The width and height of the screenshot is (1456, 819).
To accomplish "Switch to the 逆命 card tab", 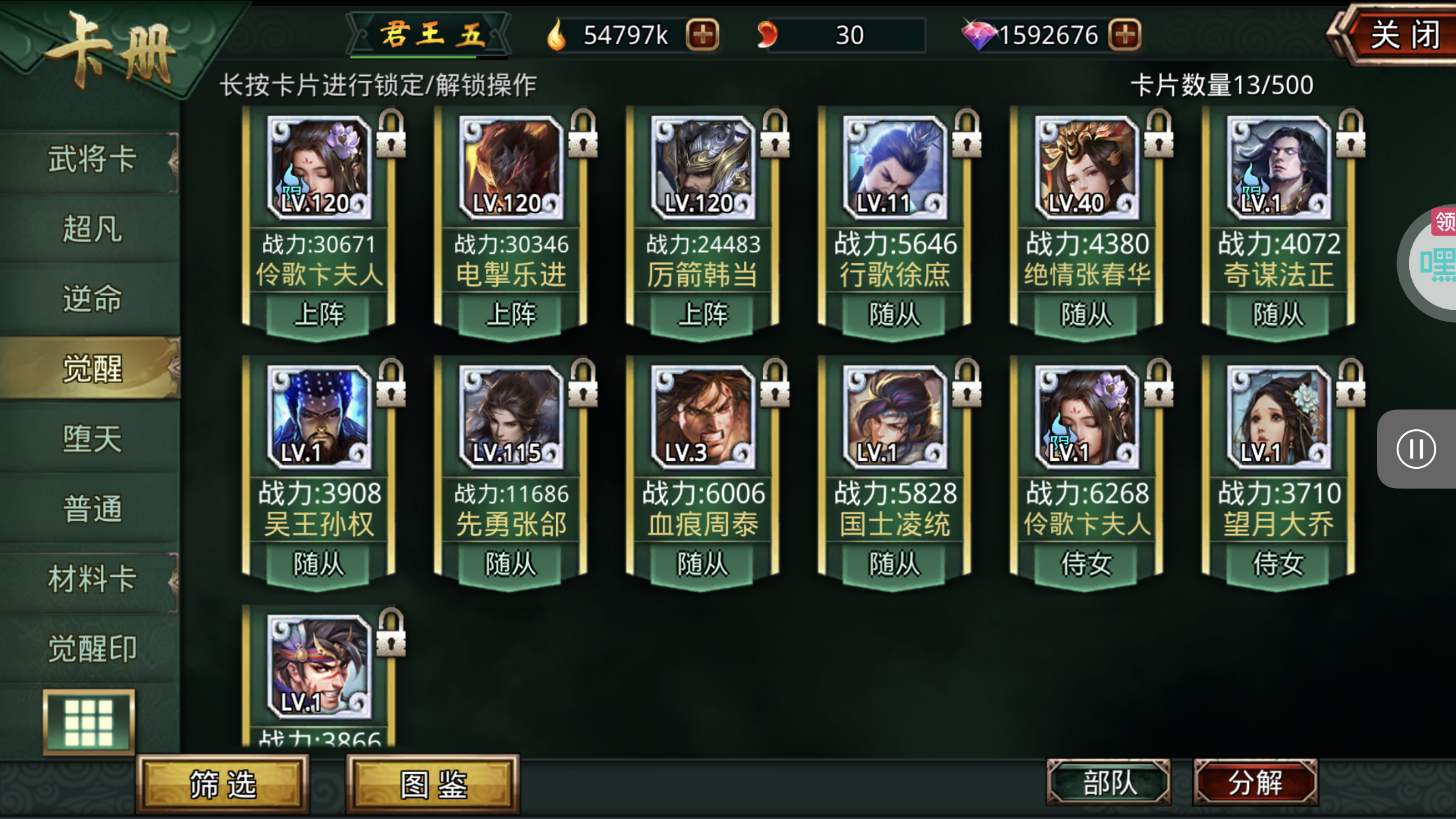I will point(91,299).
